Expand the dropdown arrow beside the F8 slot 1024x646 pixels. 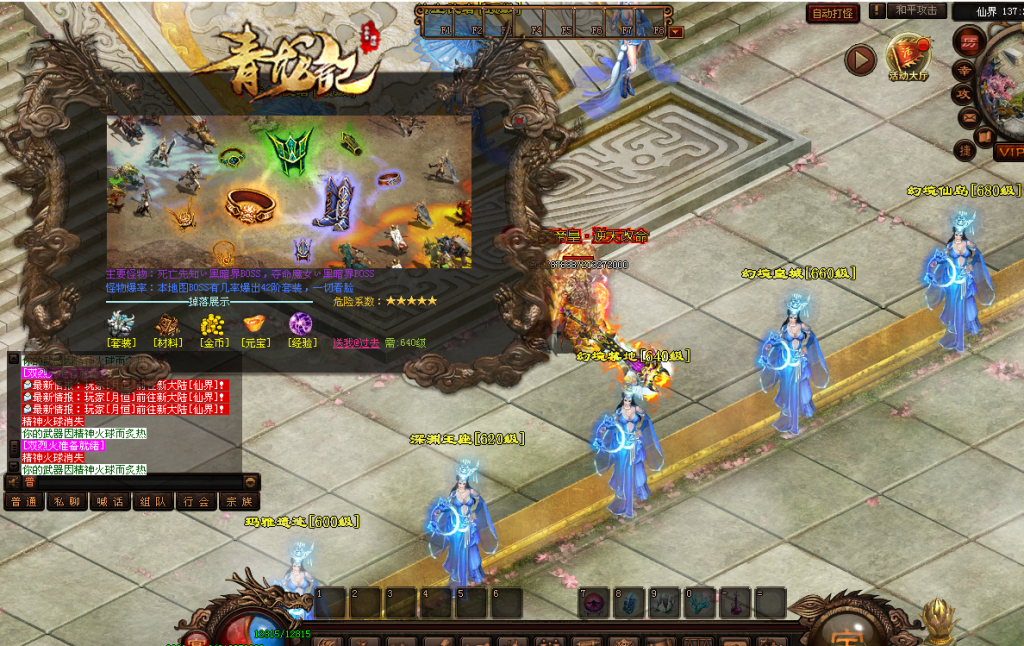click(677, 31)
